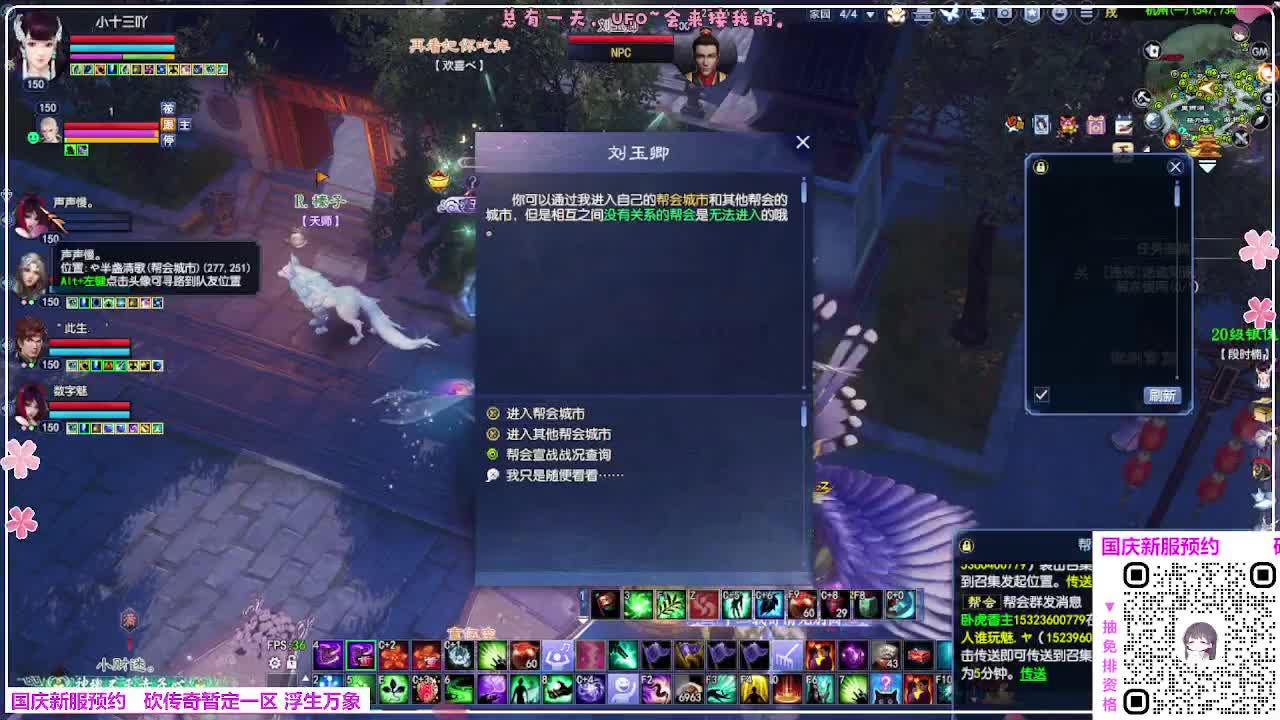Click the scrollbar of the right task panel
Screen dimensions: 1280x720
click(x=1176, y=193)
